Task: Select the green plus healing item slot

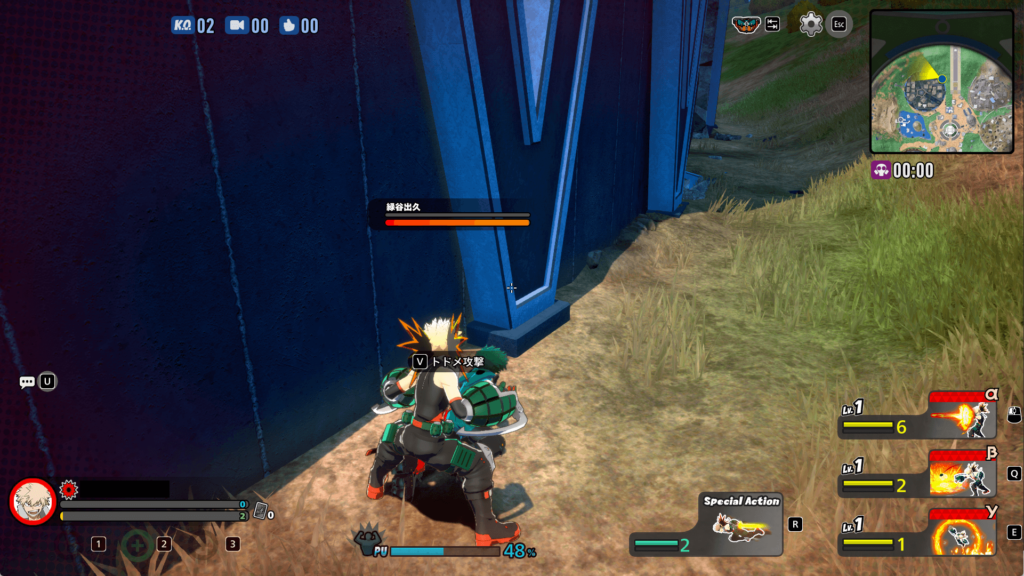Action: pyautogui.click(x=137, y=545)
